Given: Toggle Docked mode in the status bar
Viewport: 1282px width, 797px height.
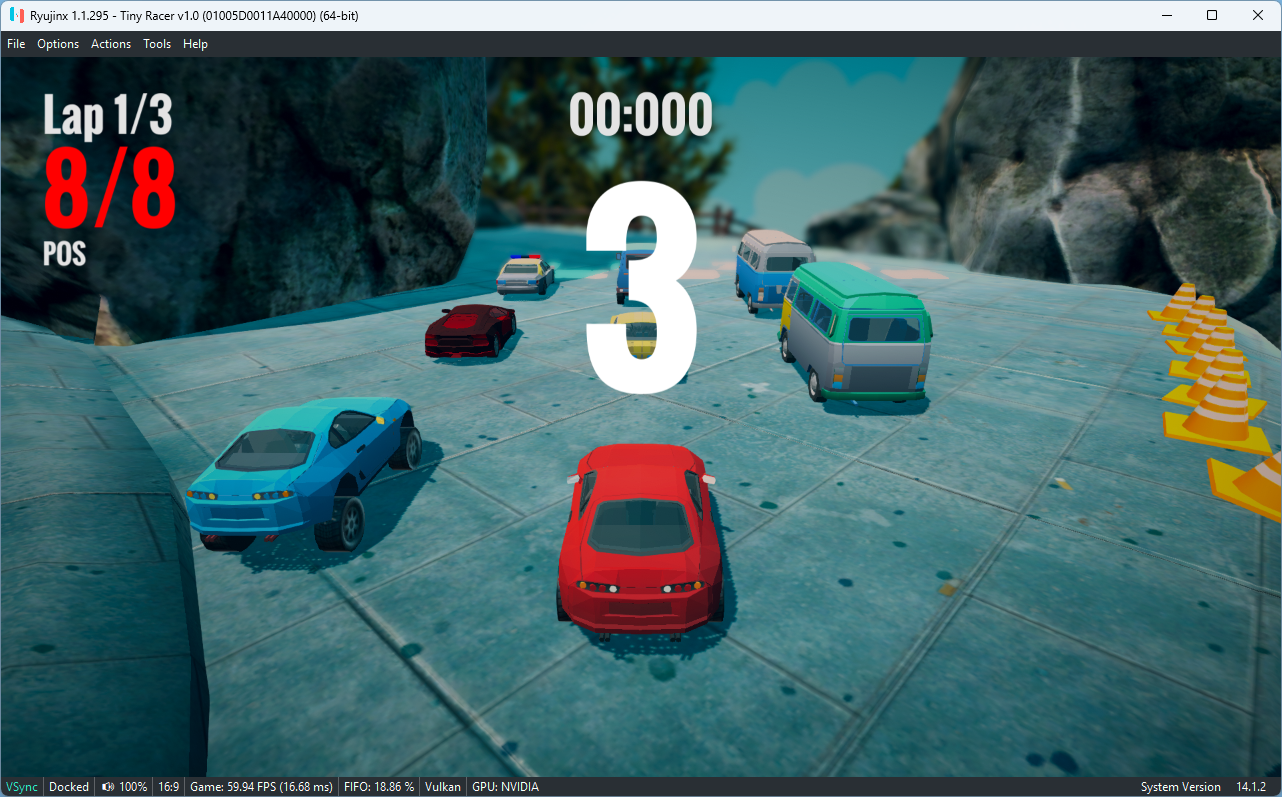Looking at the screenshot, I should pos(68,787).
